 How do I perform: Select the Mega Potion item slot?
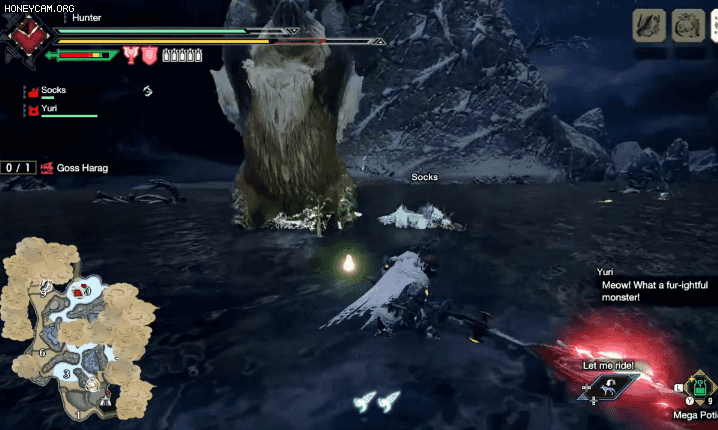[x=699, y=387]
